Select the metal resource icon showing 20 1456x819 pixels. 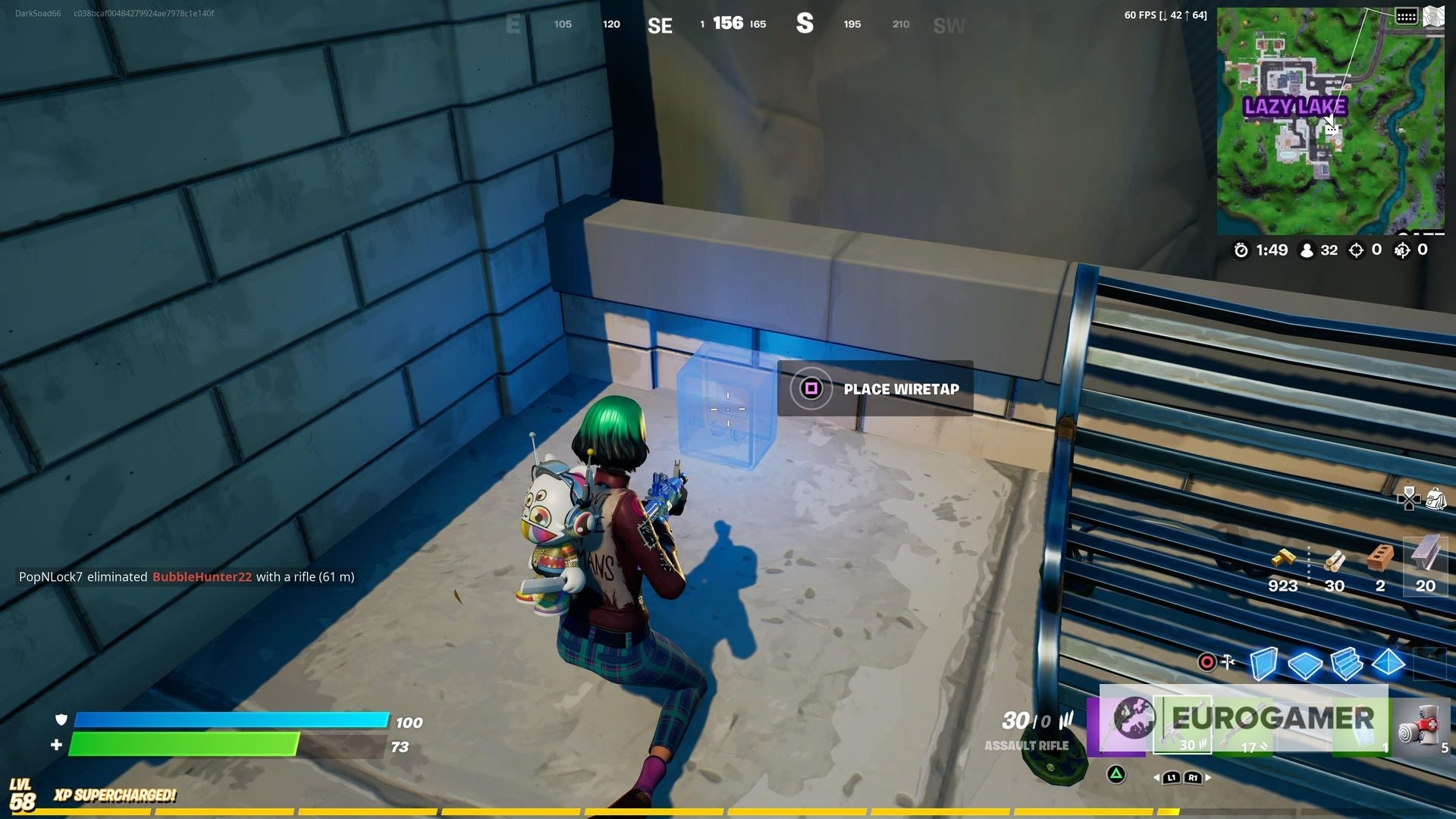click(1423, 555)
